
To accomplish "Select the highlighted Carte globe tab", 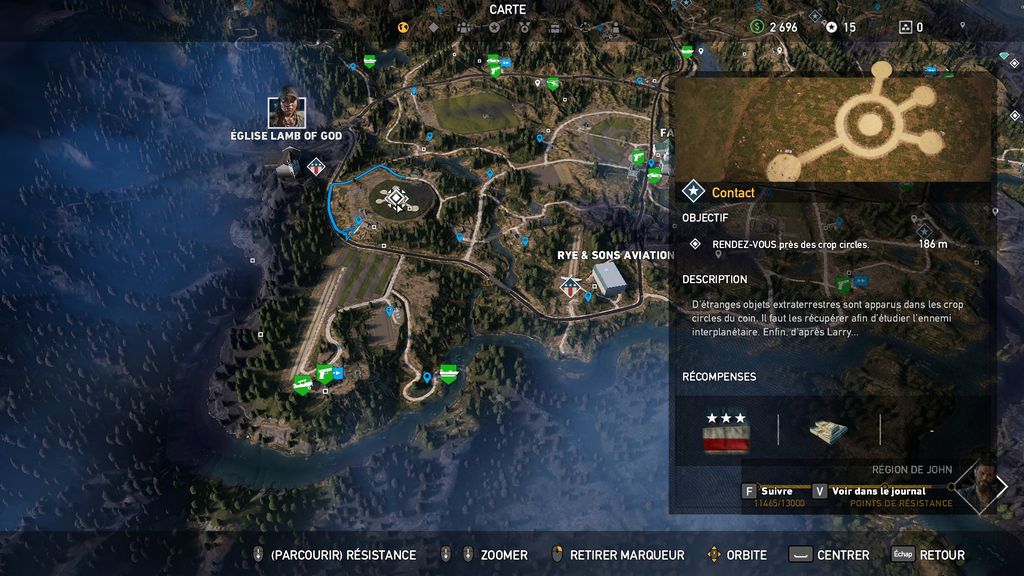I will 404,28.
